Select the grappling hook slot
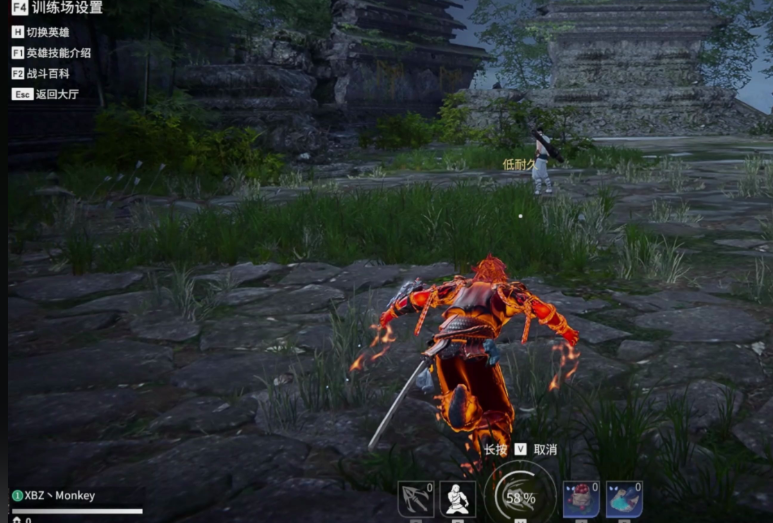This screenshot has width=773, height=523. click(415, 499)
